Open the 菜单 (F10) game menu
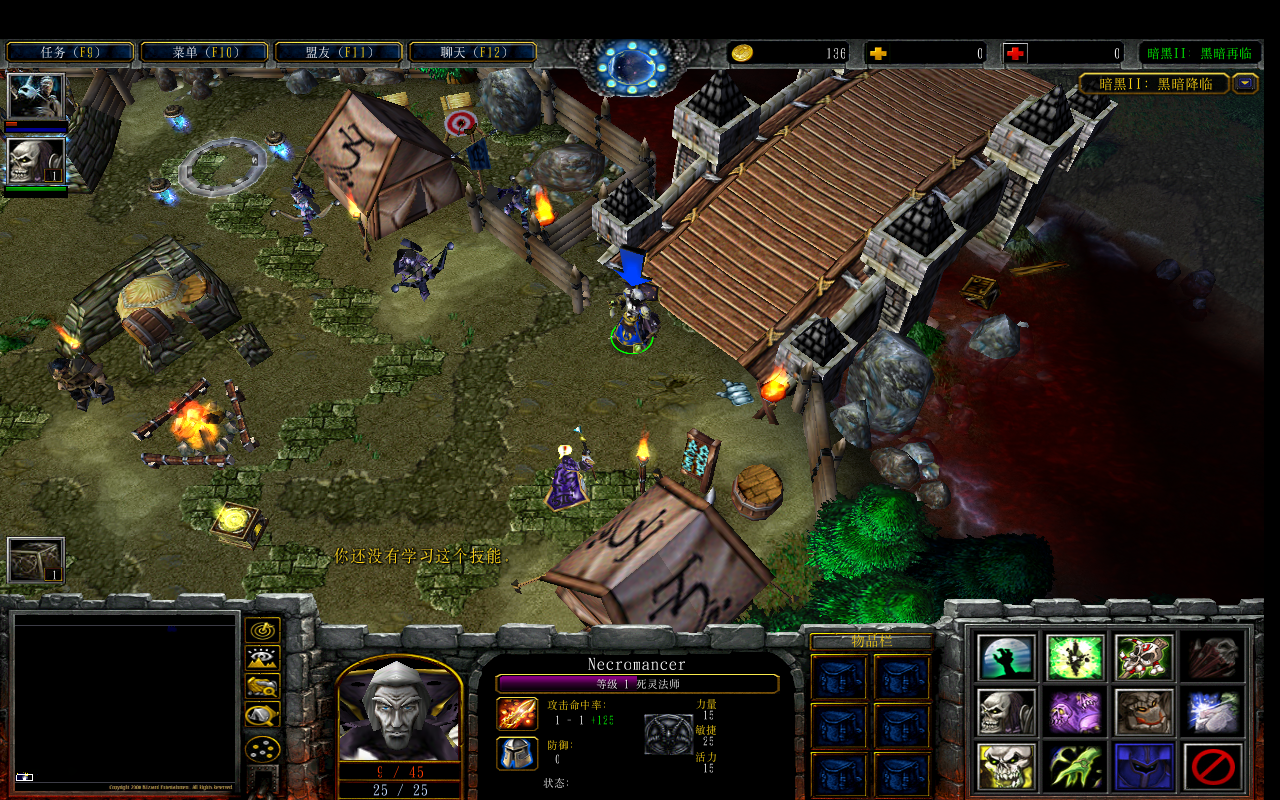The width and height of the screenshot is (1280, 800). tap(204, 52)
